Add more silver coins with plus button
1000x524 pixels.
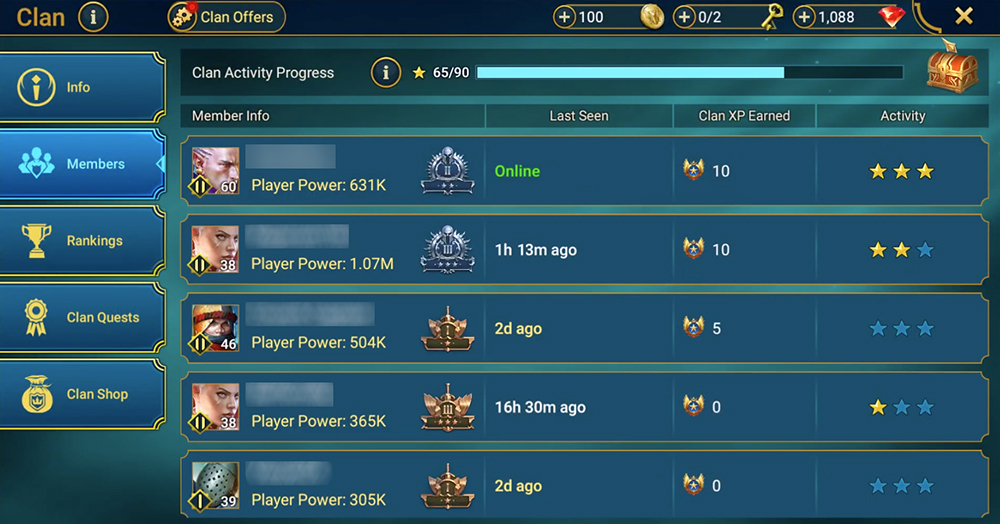coord(565,17)
